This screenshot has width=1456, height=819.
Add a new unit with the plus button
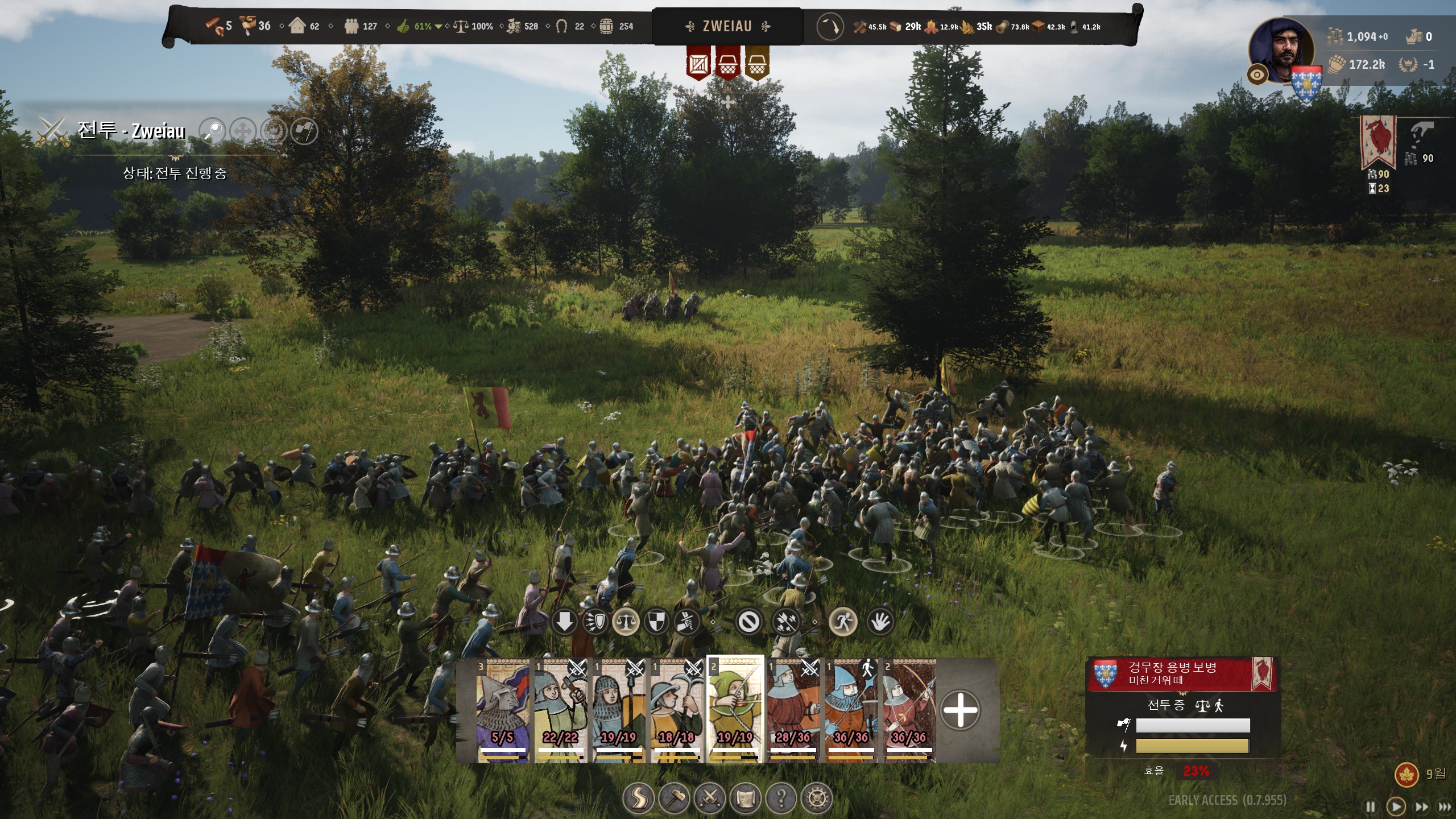(x=960, y=710)
